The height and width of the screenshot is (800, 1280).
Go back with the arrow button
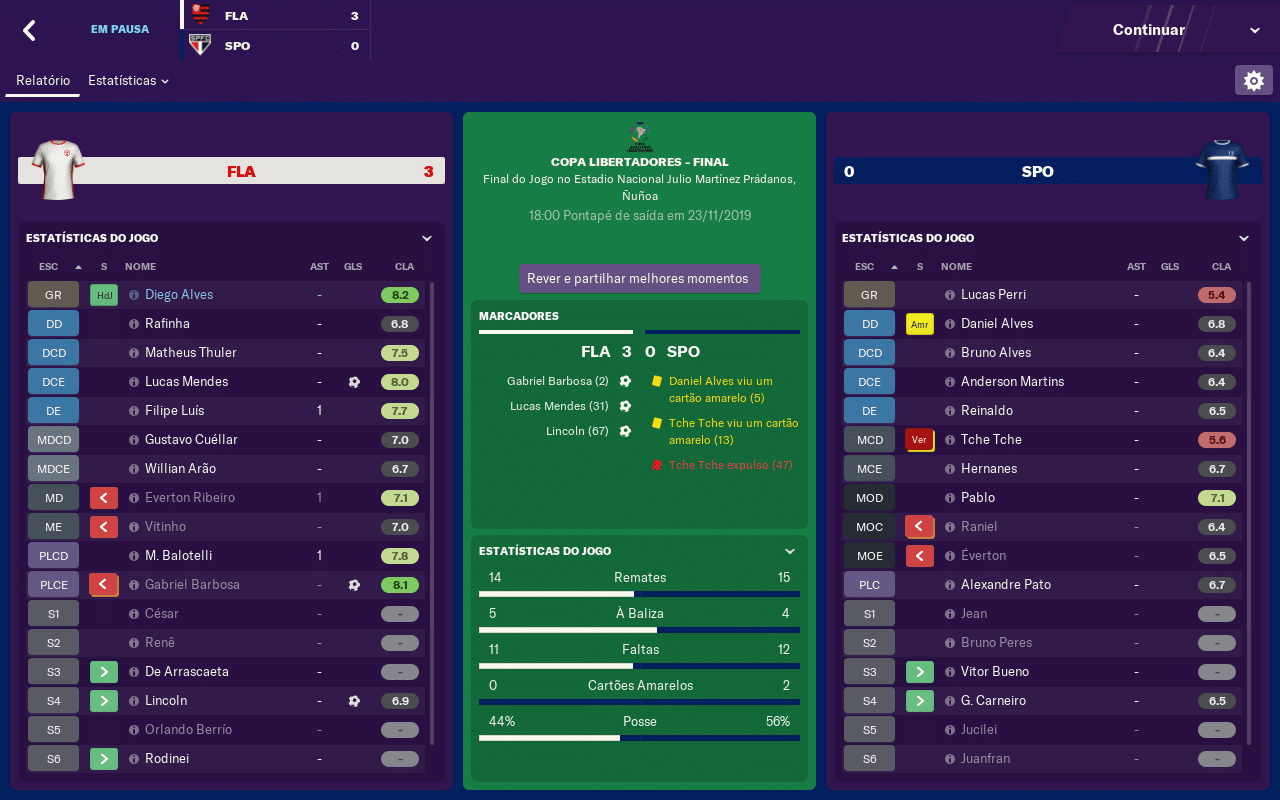click(30, 30)
